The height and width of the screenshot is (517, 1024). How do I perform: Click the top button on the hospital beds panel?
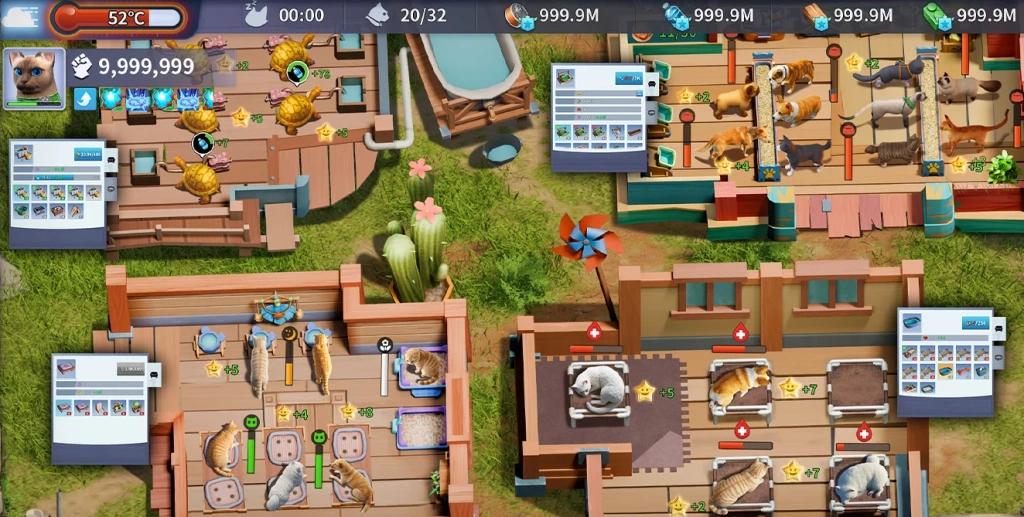pos(974,323)
